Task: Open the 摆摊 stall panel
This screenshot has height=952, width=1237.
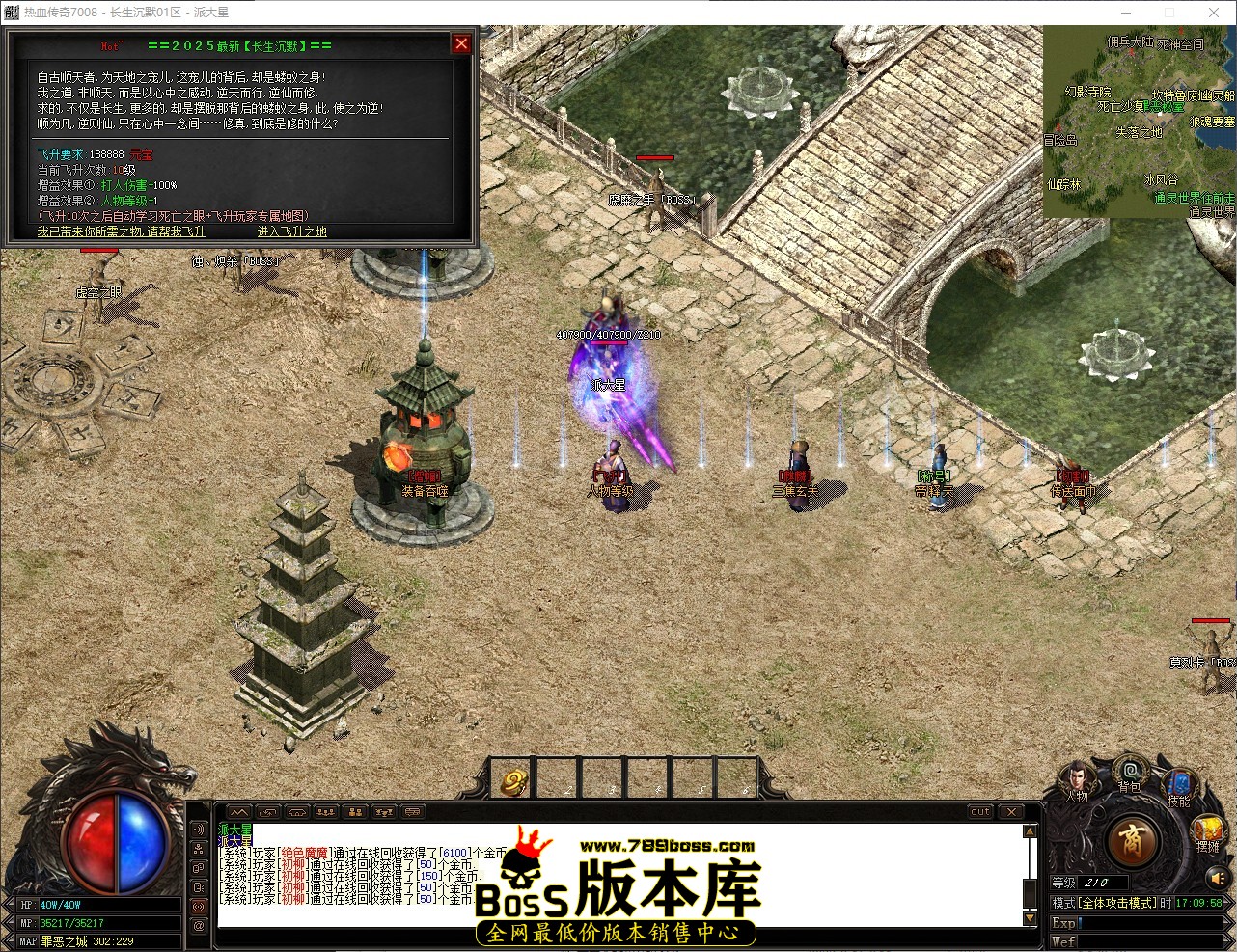Action: tap(1206, 830)
